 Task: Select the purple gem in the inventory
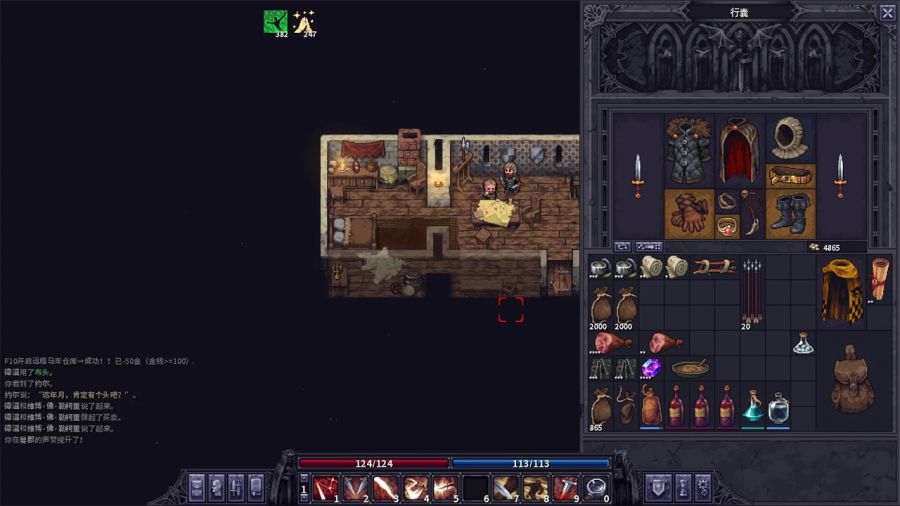pyautogui.click(x=651, y=368)
